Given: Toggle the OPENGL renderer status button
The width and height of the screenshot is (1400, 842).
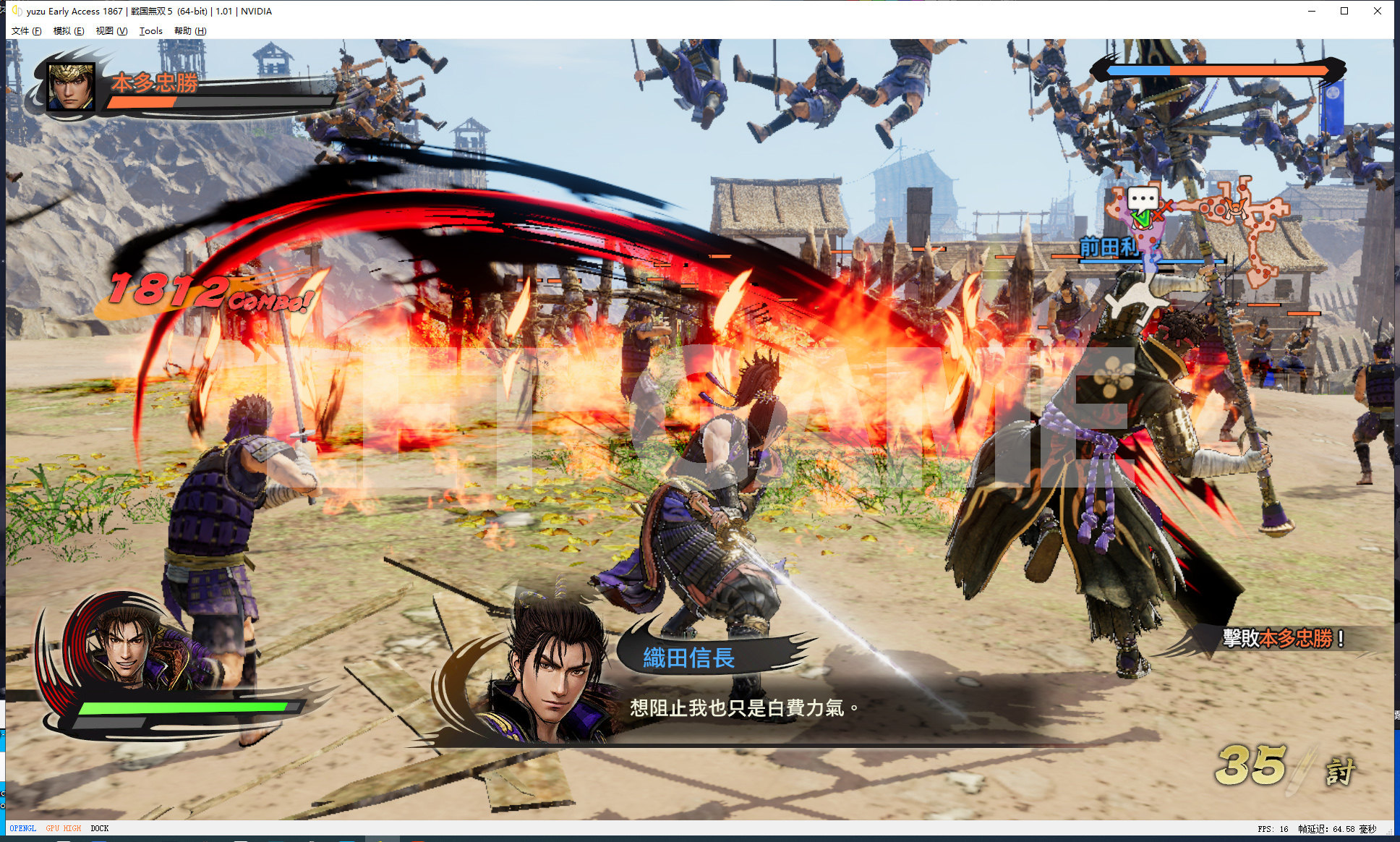Looking at the screenshot, I should pos(23,828).
